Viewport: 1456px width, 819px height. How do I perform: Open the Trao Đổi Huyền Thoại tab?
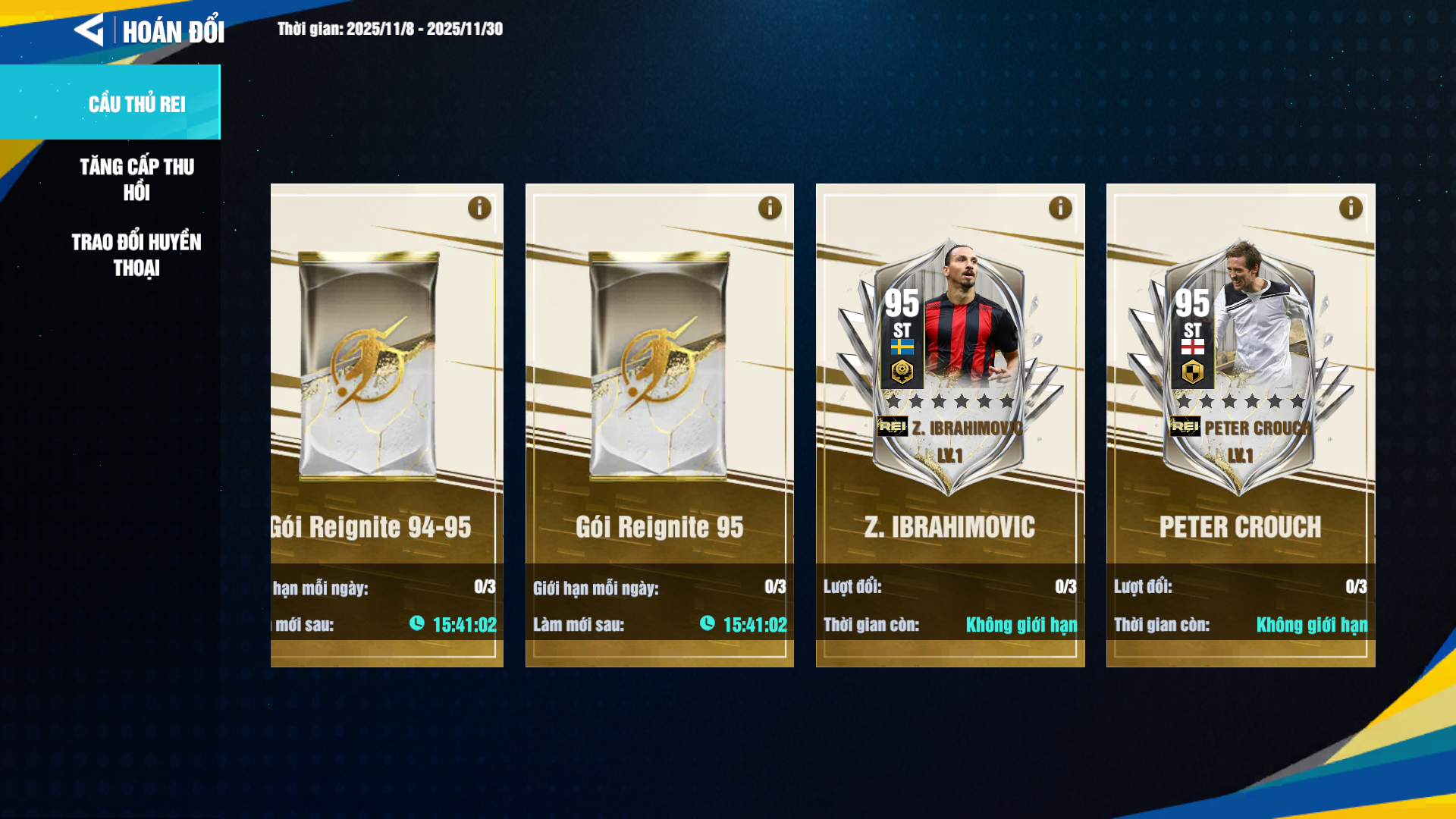[136, 255]
